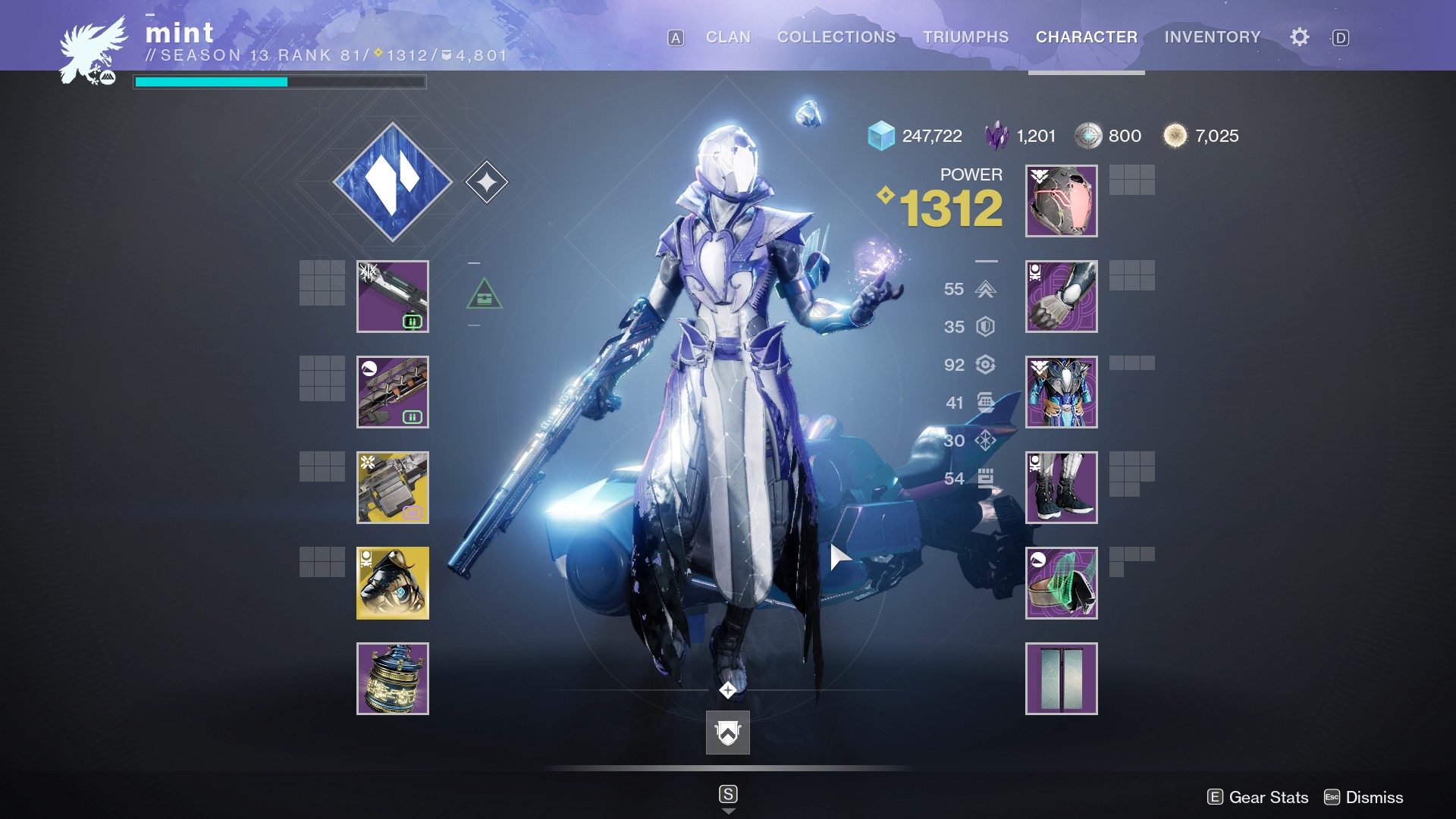Select the banner emblem slot
Image resolution: width=1456 pixels, height=819 pixels.
point(1061,679)
